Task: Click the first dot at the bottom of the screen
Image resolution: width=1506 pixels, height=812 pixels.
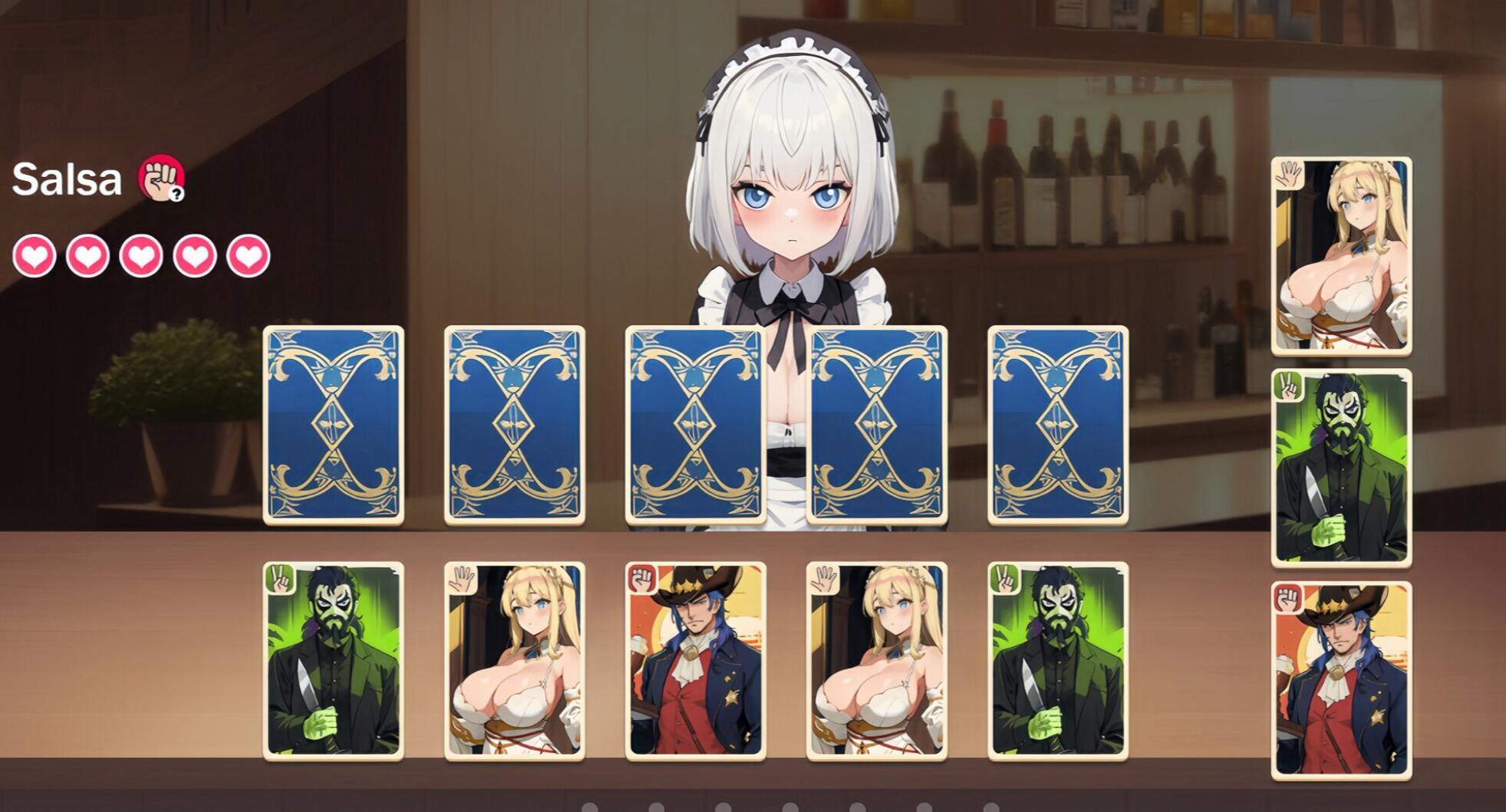Action: tap(591, 805)
